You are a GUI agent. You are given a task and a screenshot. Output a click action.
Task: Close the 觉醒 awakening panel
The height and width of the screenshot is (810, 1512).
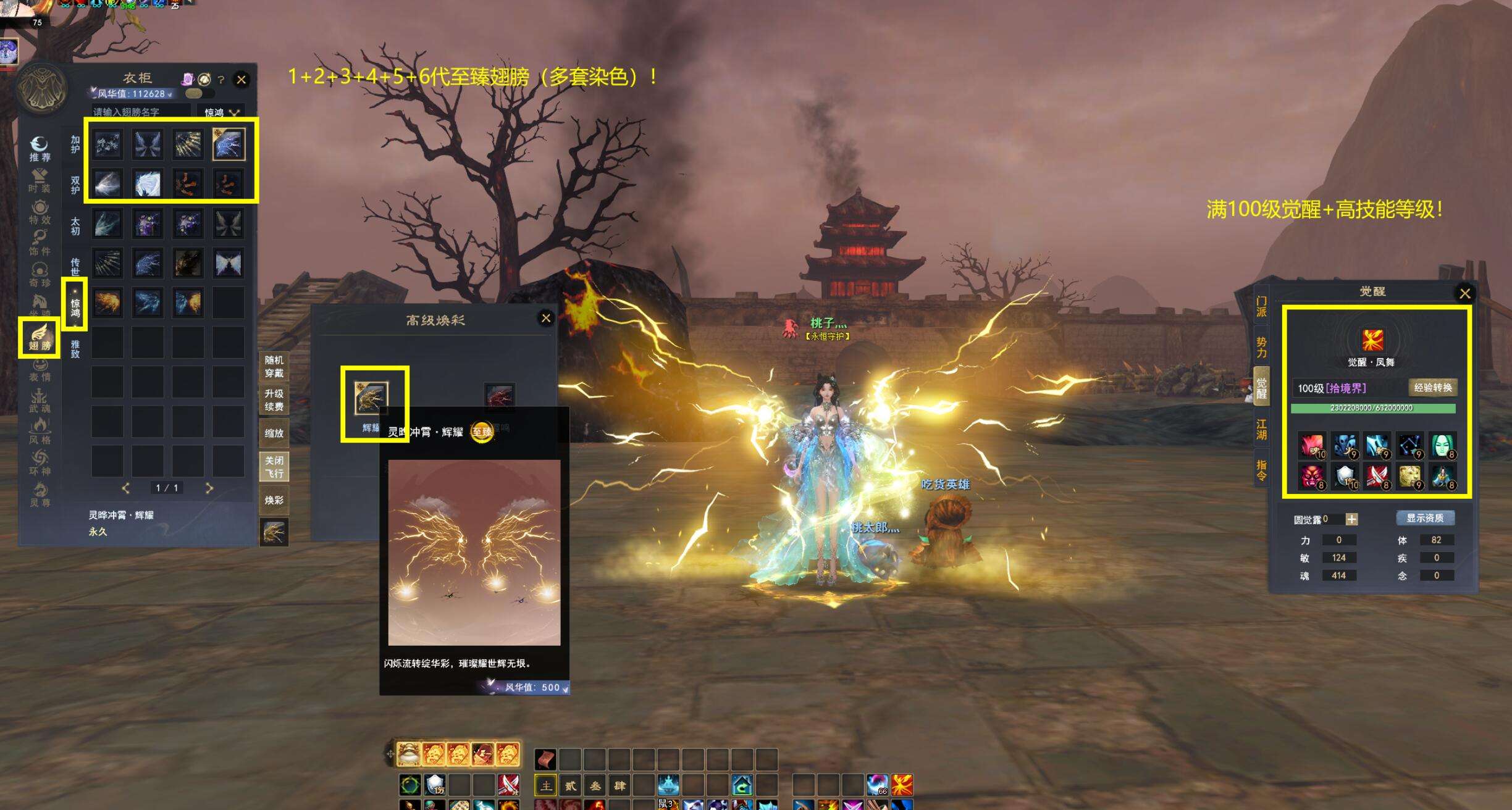click(x=1464, y=293)
